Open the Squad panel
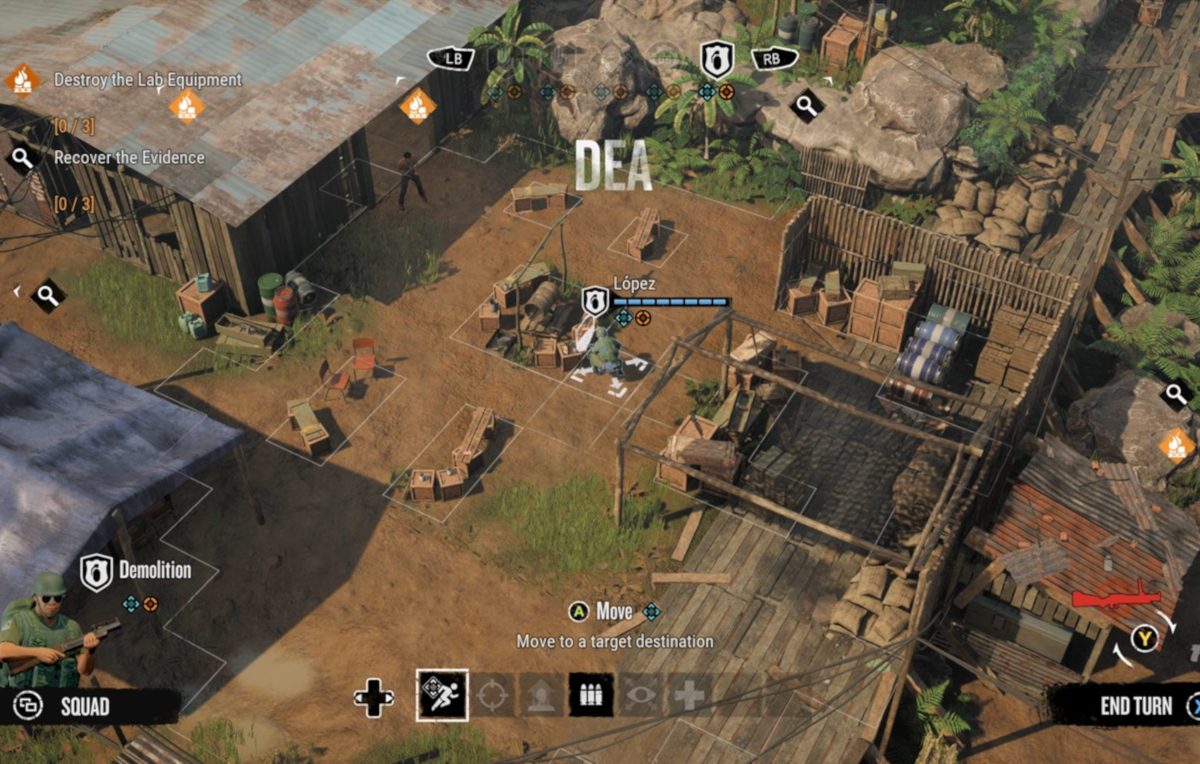The image size is (1200, 764). (85, 707)
